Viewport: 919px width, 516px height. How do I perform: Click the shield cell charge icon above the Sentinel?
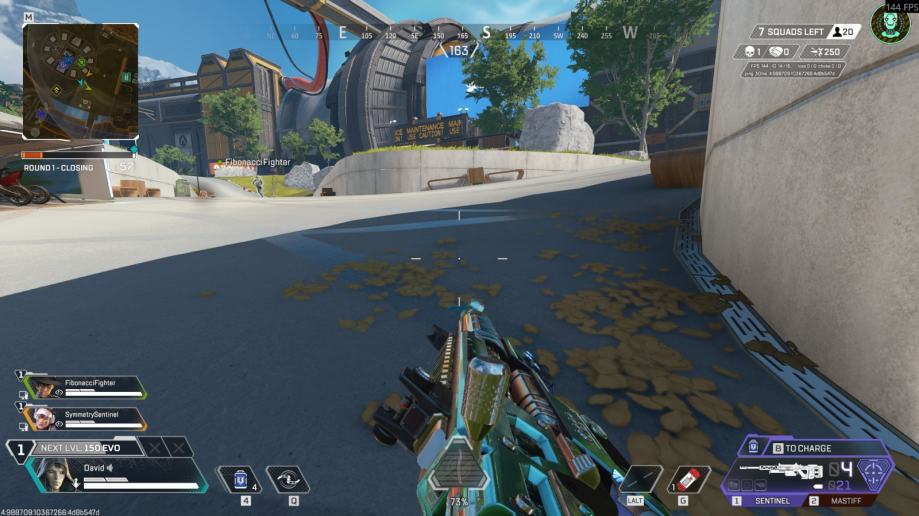pyautogui.click(x=752, y=448)
